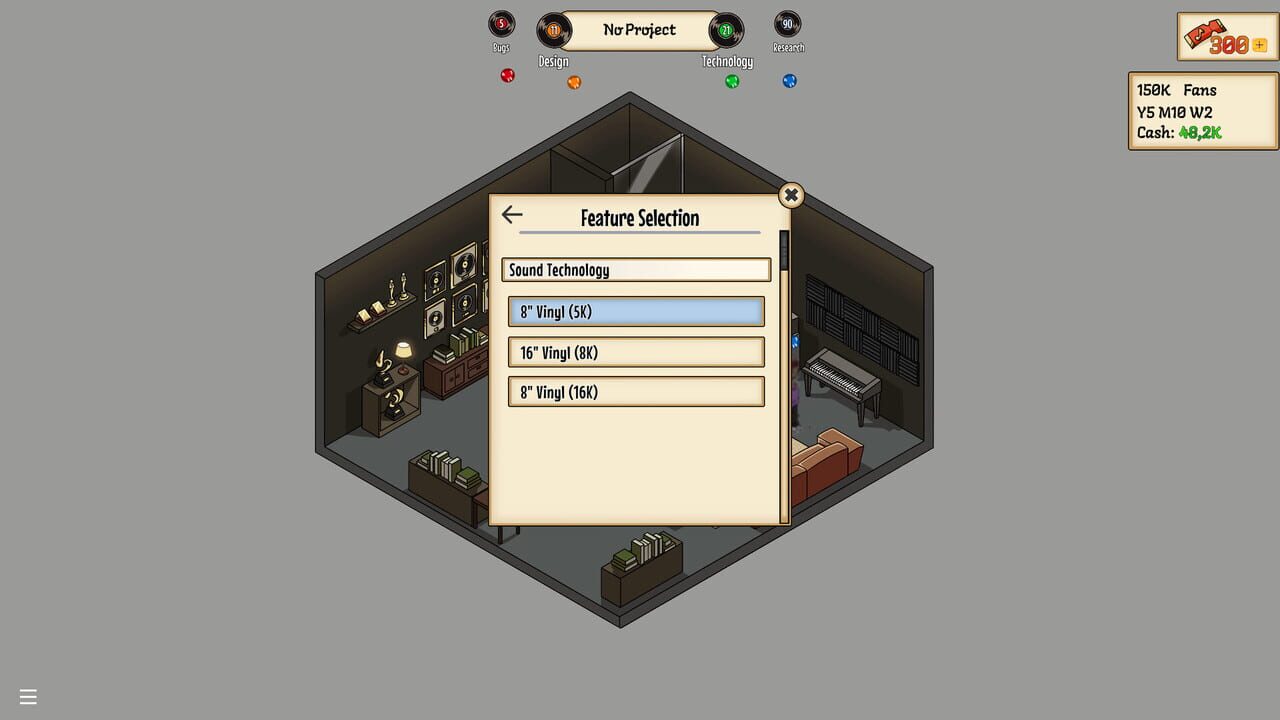Click the red die below Bugs
The height and width of the screenshot is (720, 1280).
[505, 75]
